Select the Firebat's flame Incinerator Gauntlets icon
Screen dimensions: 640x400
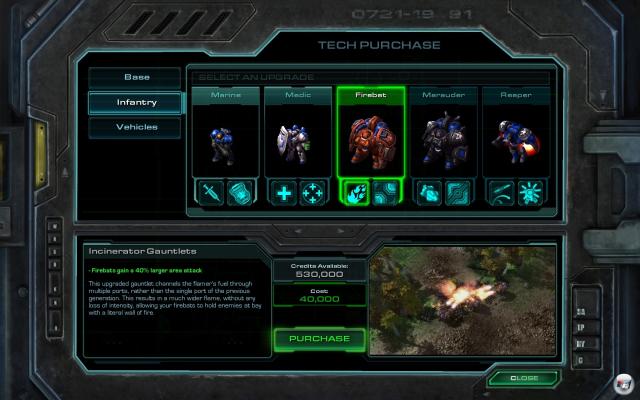[x=357, y=193]
